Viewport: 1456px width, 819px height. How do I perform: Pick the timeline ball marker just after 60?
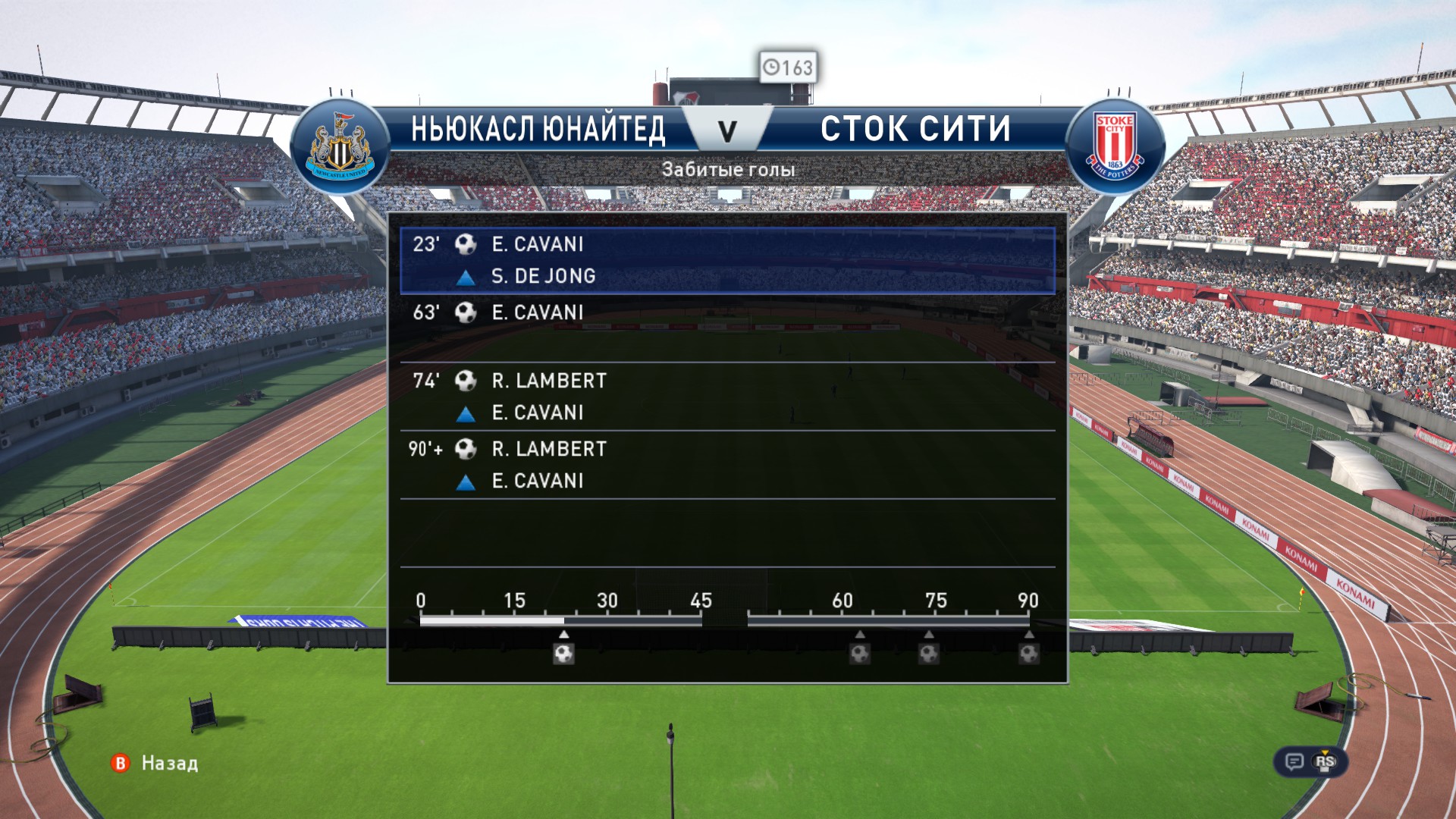[x=860, y=653]
